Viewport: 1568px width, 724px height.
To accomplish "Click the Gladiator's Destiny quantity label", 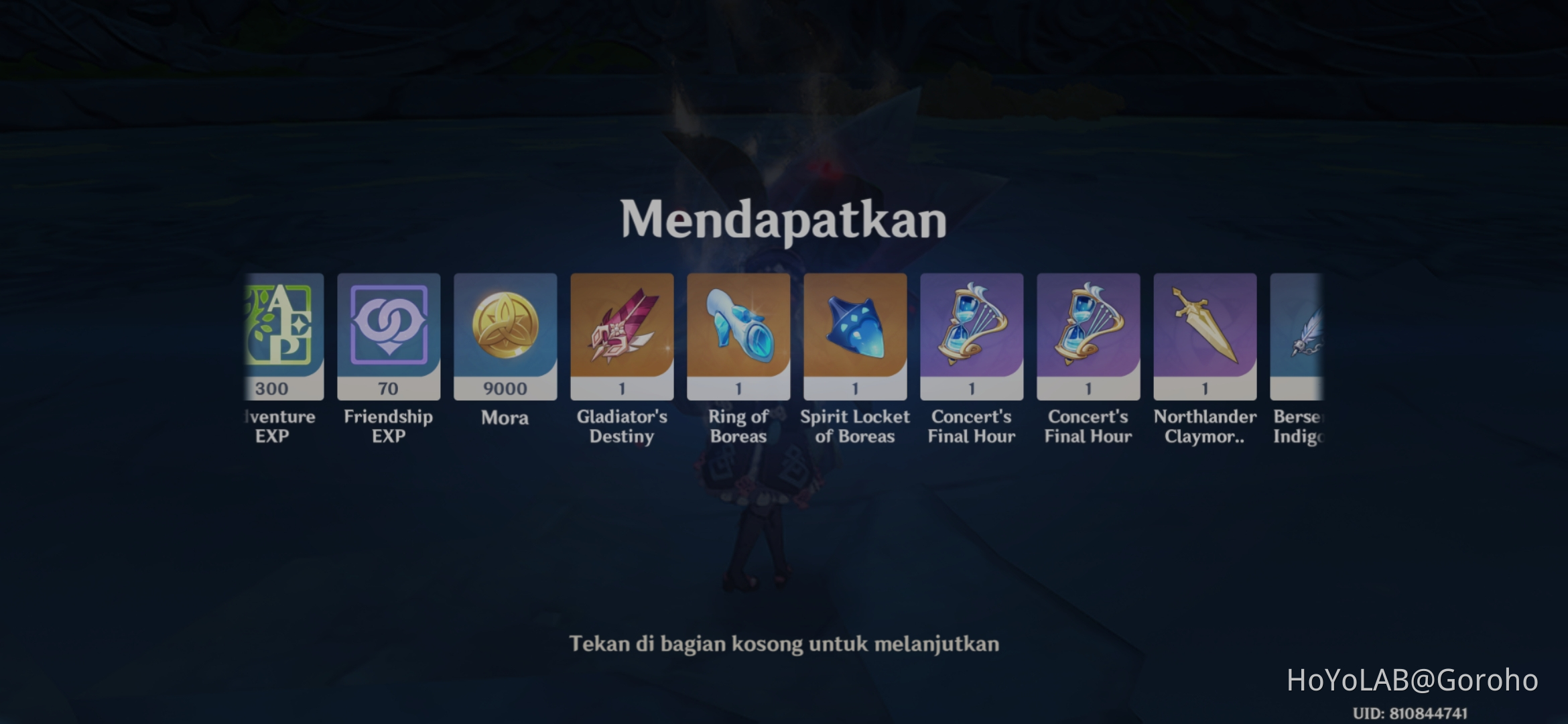I will point(622,387).
